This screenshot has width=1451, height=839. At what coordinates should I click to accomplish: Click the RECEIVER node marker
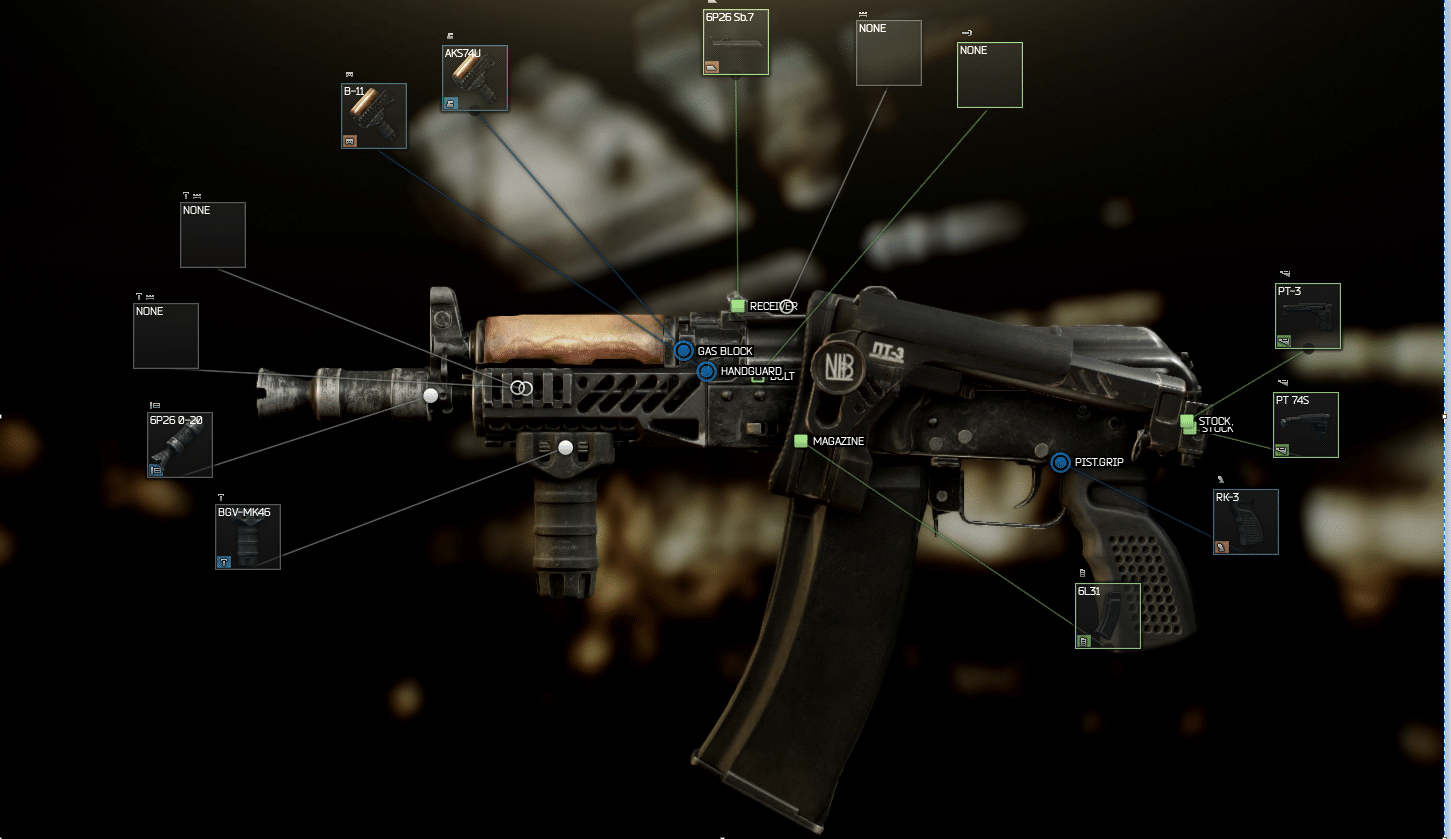pyautogui.click(x=738, y=305)
